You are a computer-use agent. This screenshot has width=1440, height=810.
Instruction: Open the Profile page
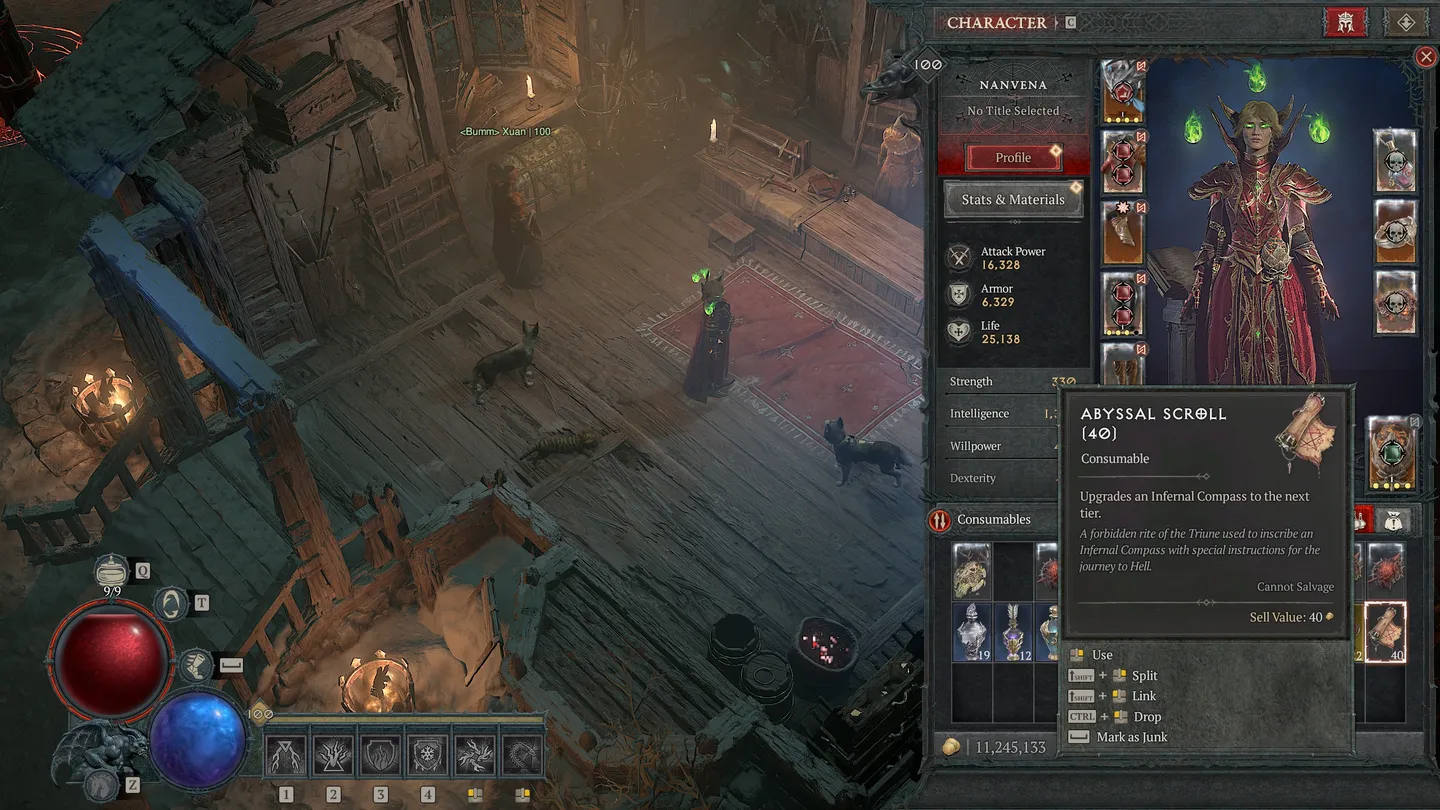[1012, 157]
